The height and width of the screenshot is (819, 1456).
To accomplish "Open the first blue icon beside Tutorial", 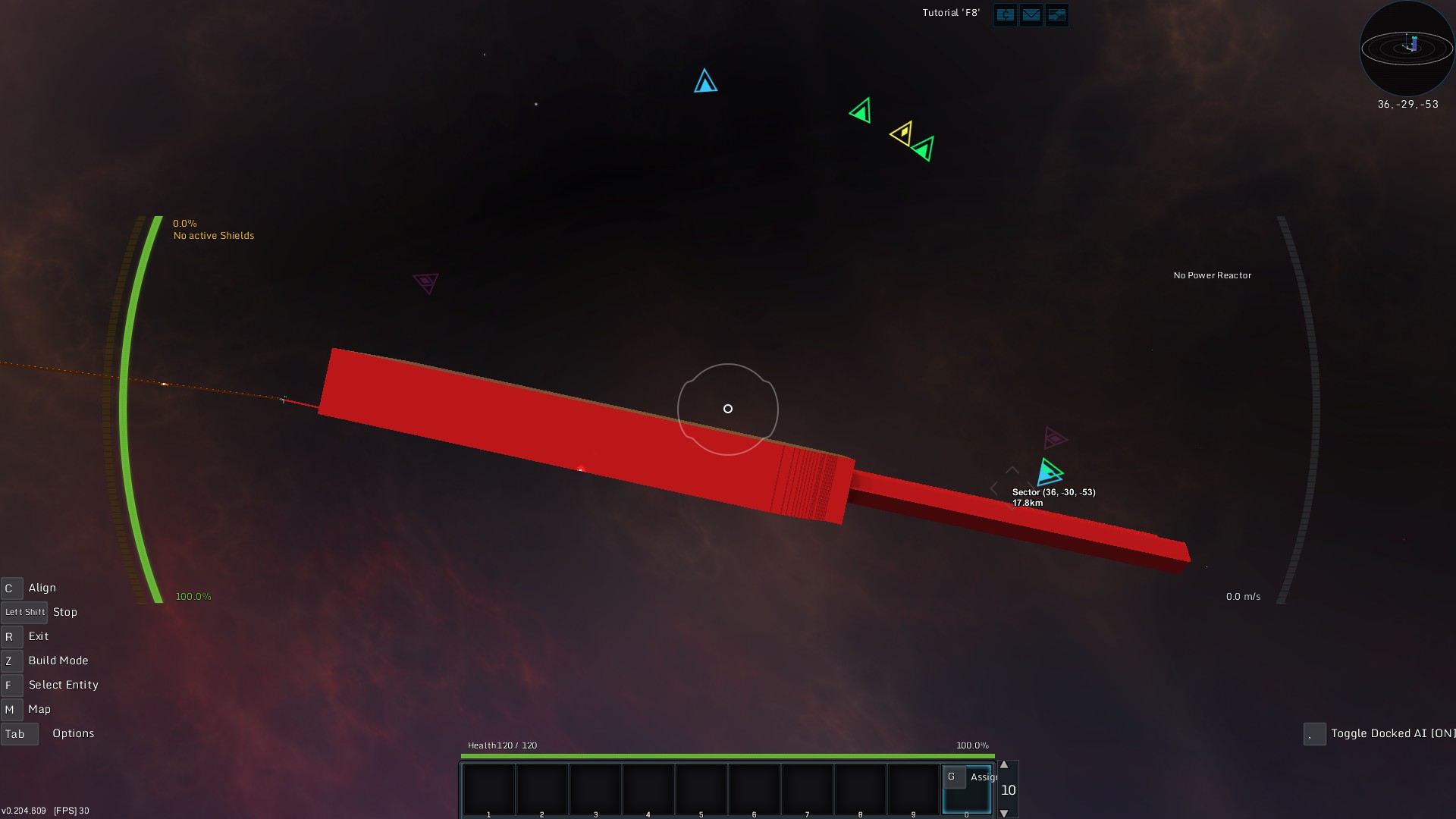I will pos(1005,14).
